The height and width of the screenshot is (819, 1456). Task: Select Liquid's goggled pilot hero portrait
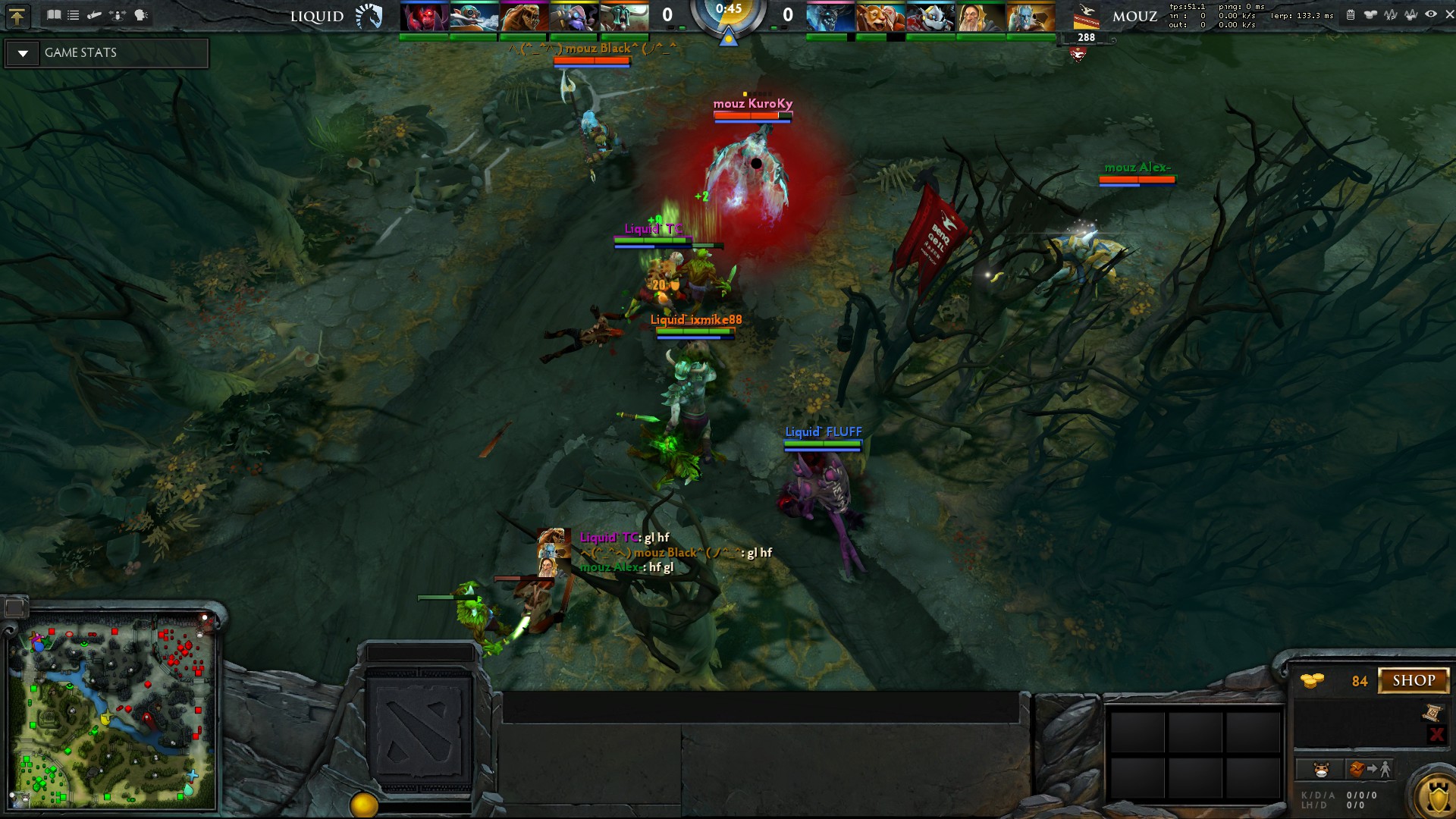click(x=474, y=17)
